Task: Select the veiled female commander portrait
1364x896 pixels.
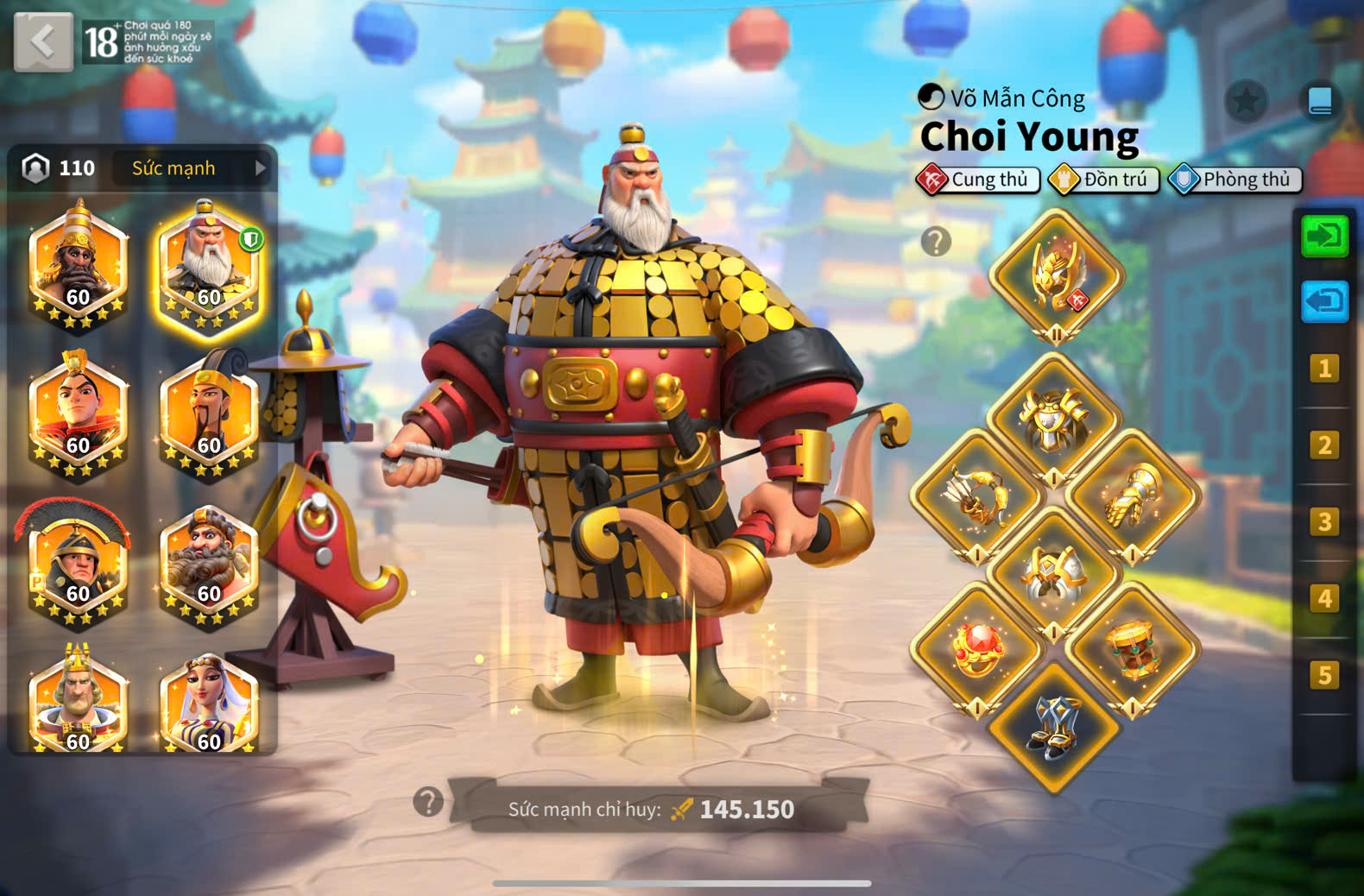Action: tap(208, 704)
